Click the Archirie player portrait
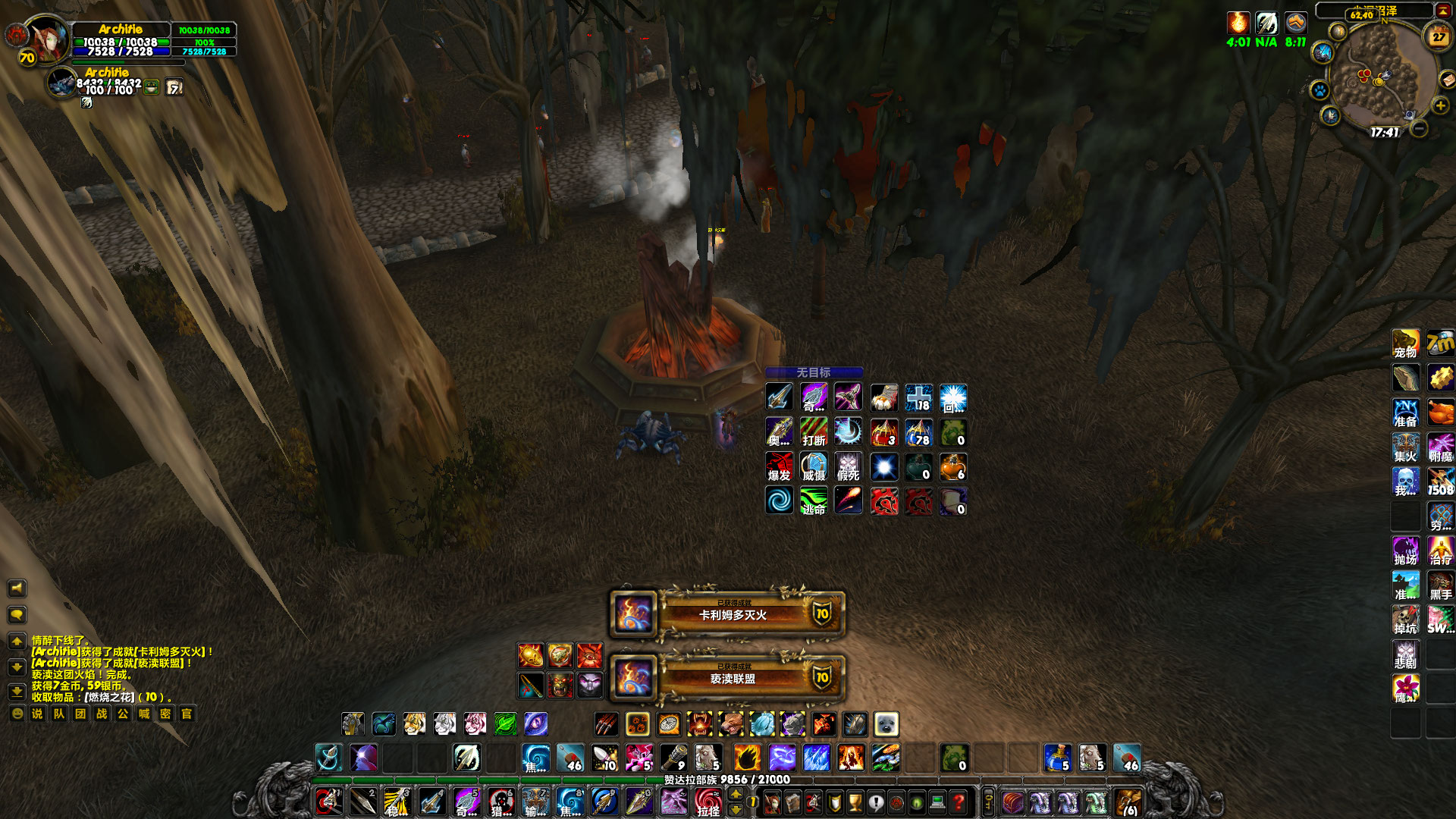Image resolution: width=1456 pixels, height=819 pixels. point(47,38)
